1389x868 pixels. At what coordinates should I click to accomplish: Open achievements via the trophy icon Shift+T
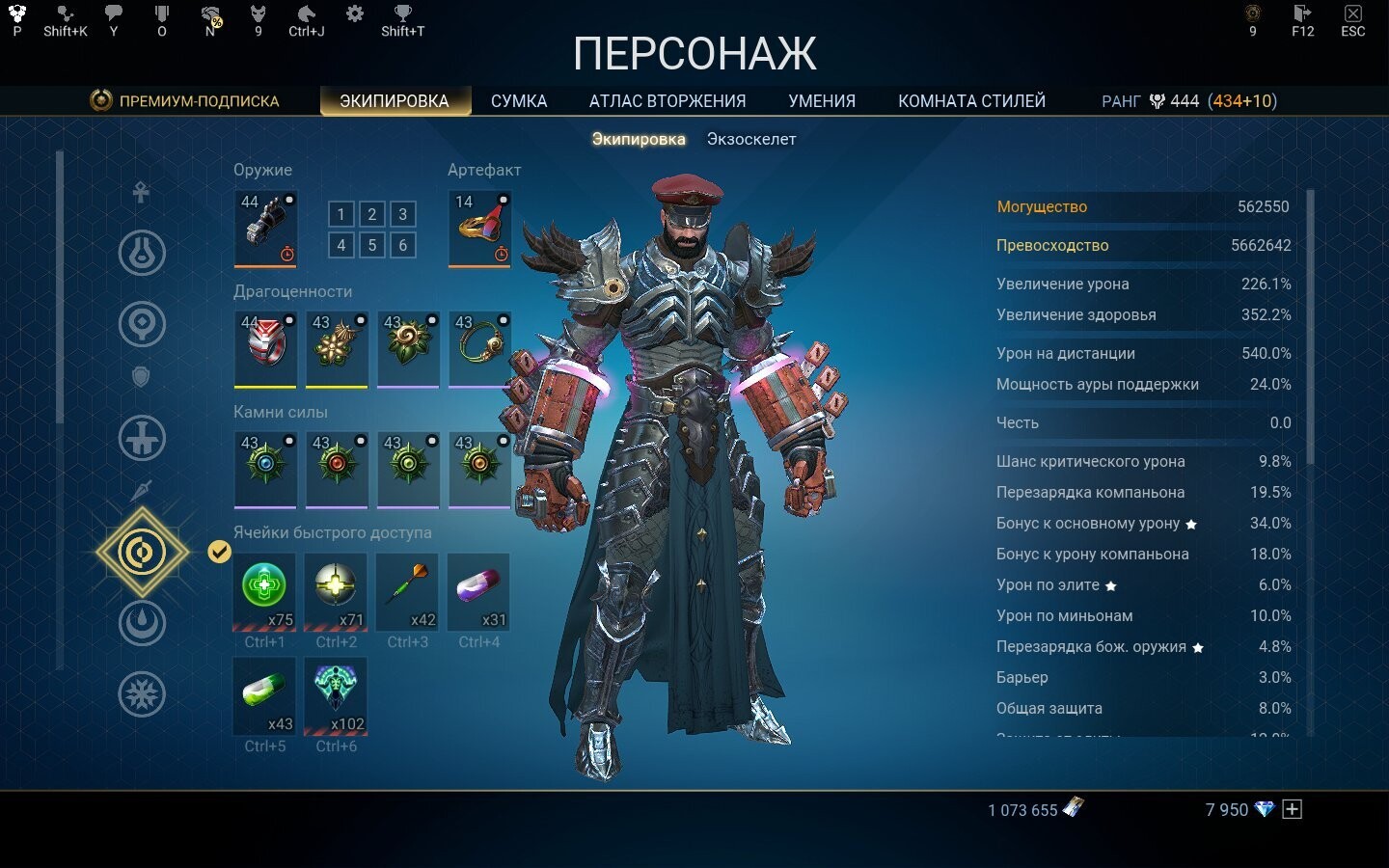tap(401, 13)
